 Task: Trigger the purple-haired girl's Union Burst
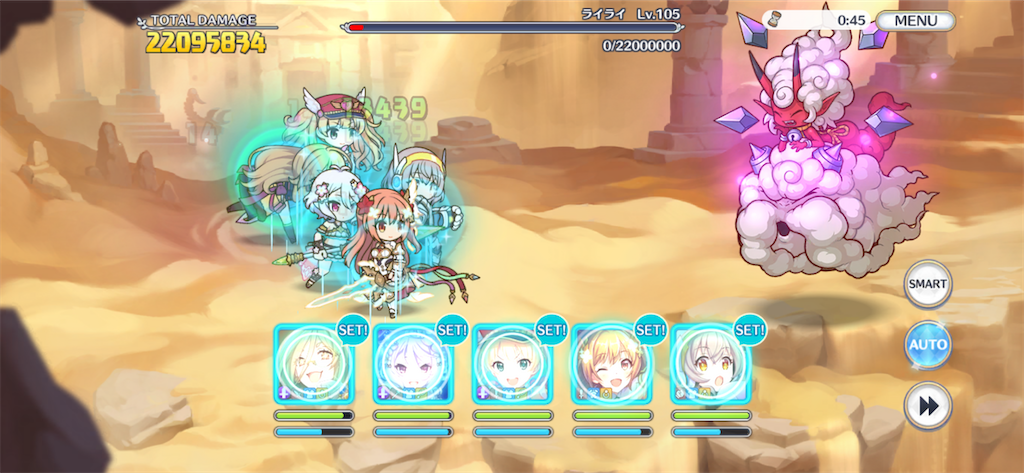click(x=411, y=364)
